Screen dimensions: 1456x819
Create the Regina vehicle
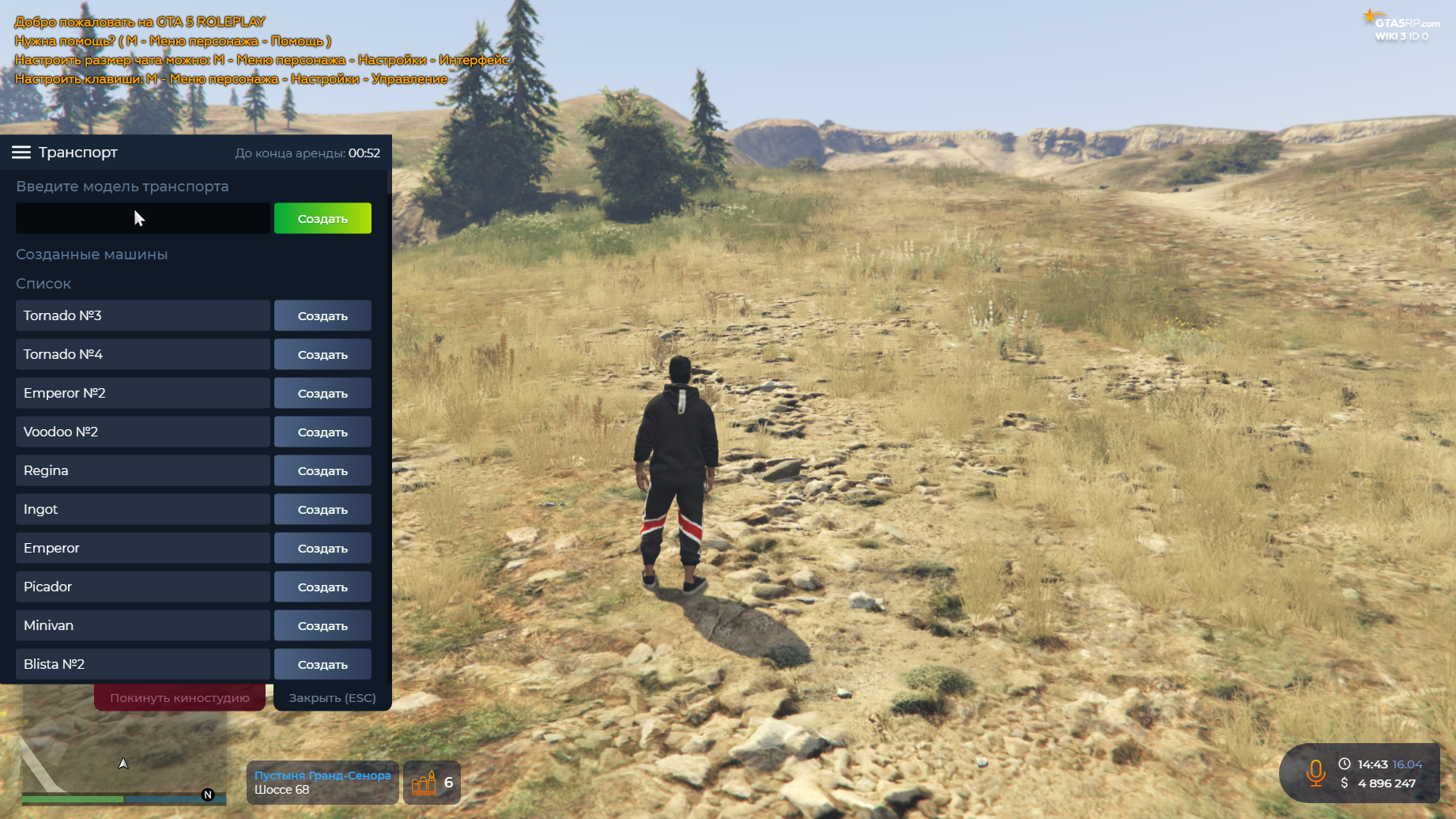click(323, 470)
